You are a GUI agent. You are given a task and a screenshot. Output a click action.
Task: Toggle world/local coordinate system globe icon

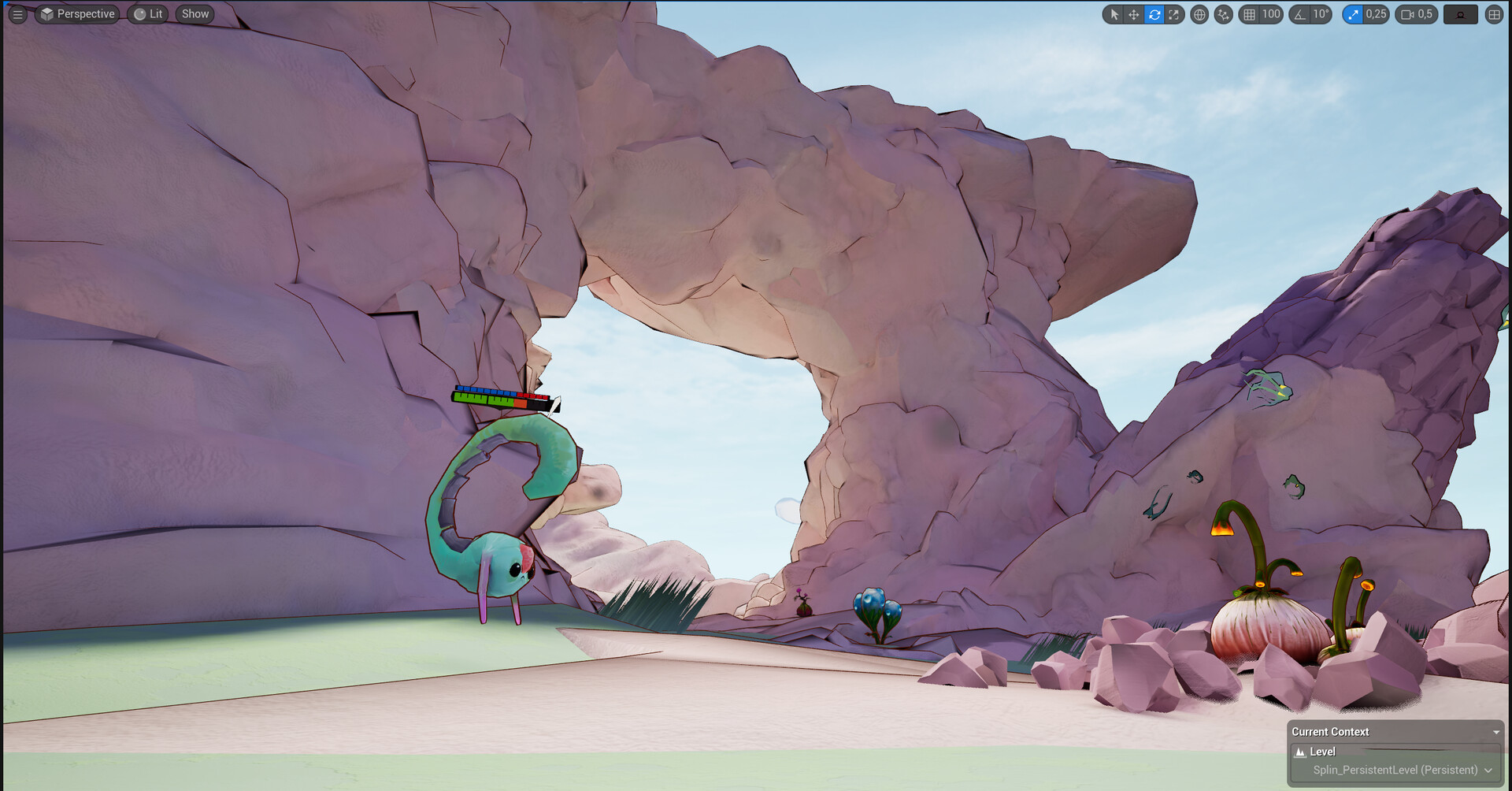1199,14
